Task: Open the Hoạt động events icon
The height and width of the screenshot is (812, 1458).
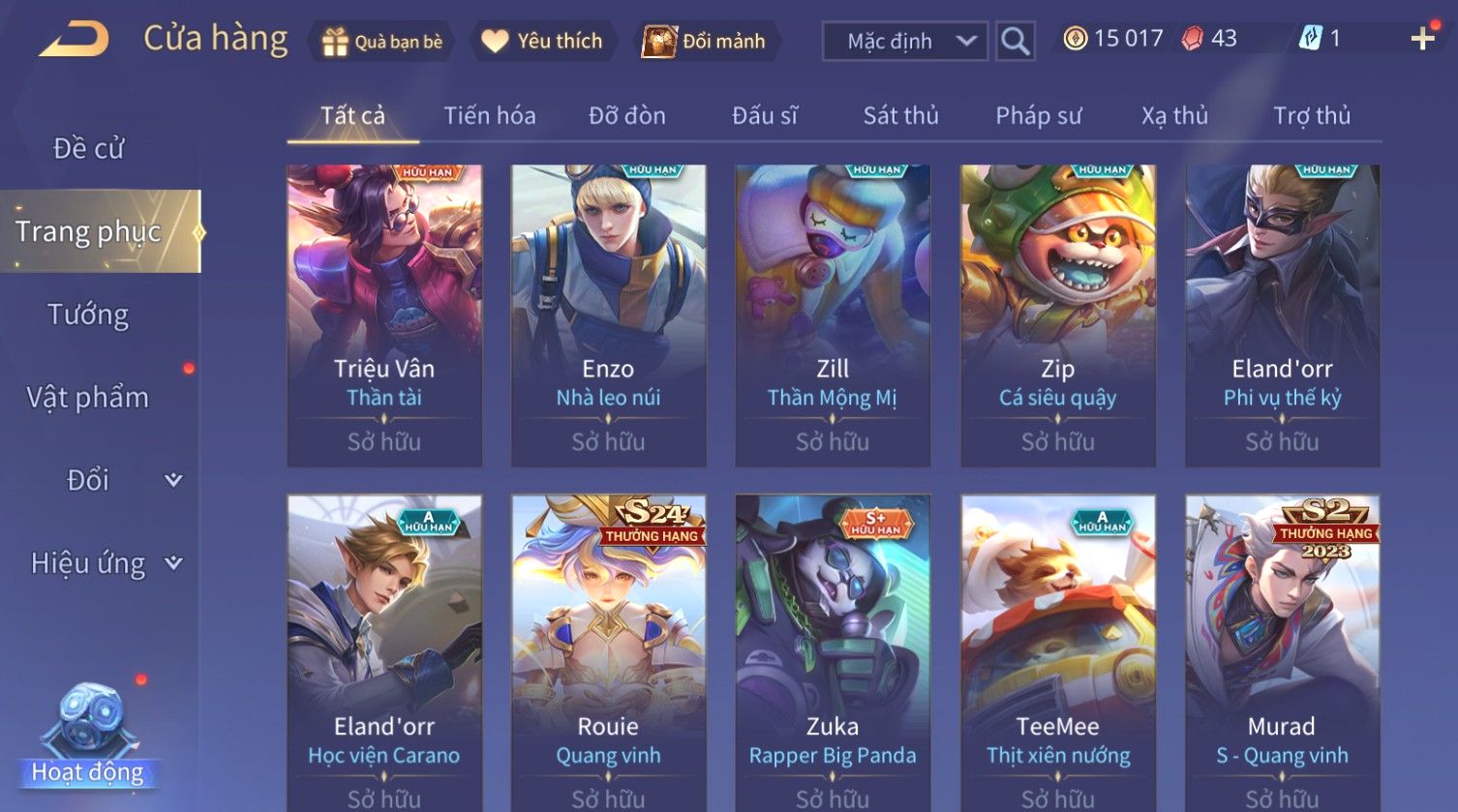Action: click(88, 737)
